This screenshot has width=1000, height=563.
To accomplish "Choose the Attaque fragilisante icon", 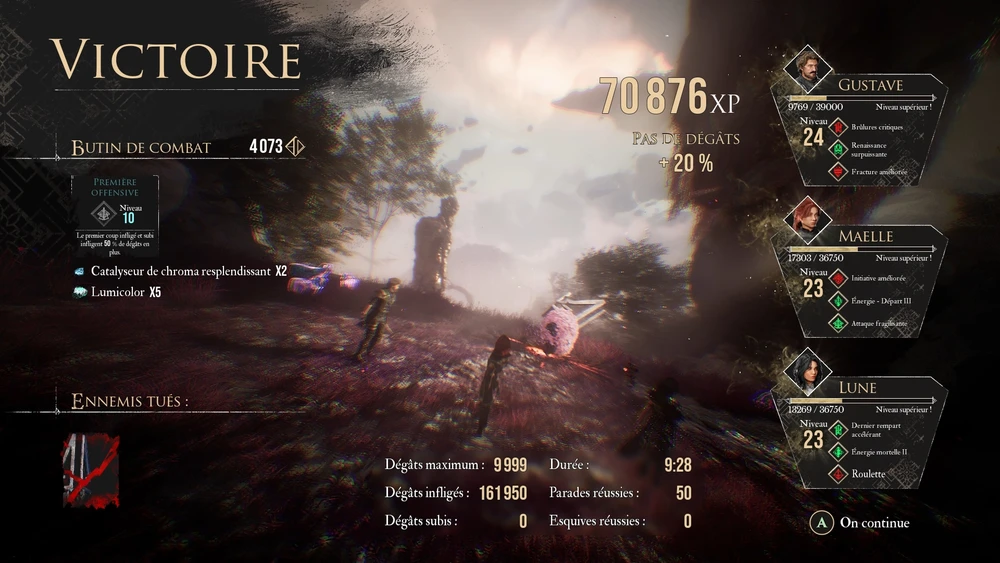I will tap(837, 323).
